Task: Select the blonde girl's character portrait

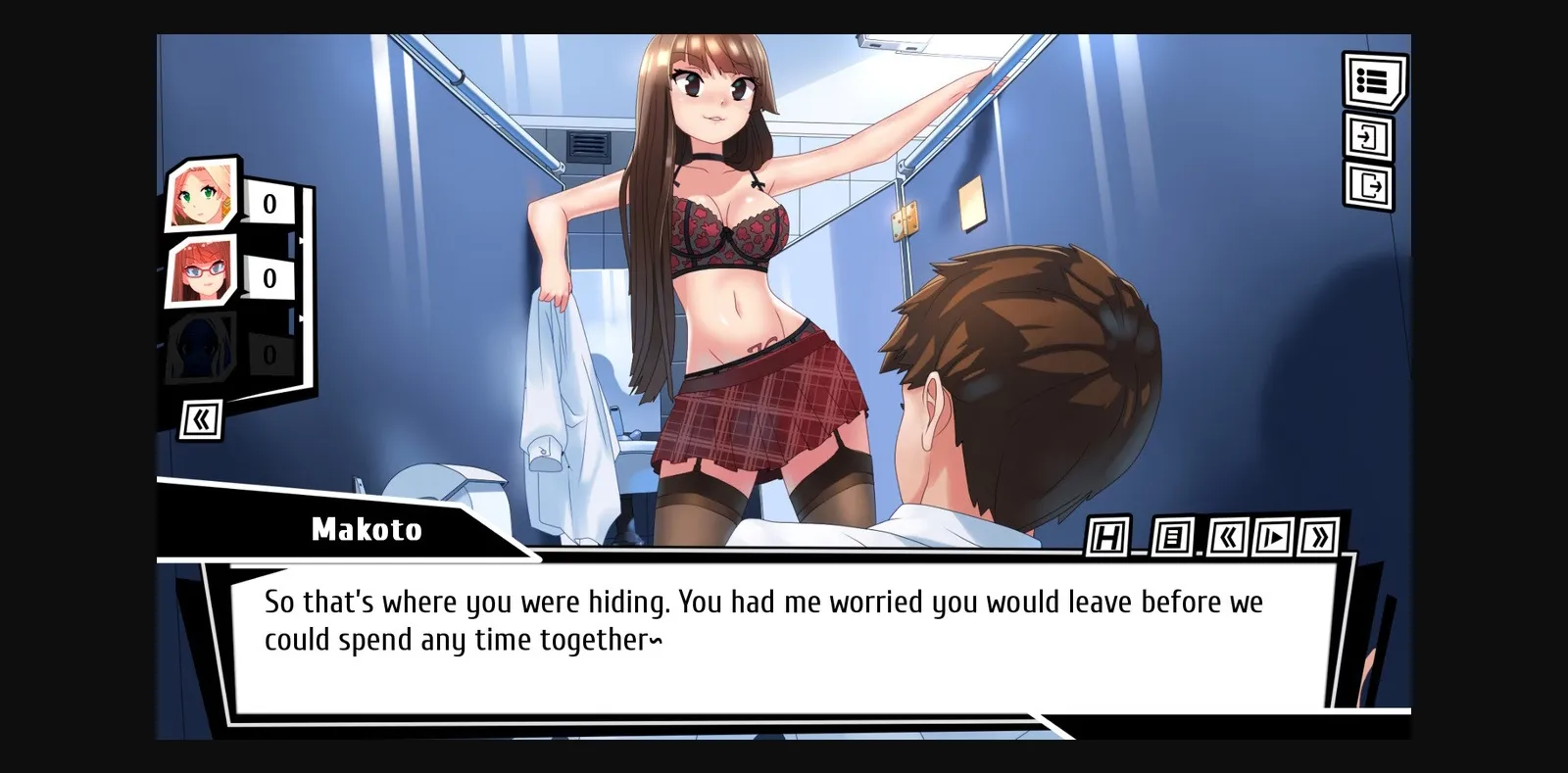Action: click(202, 193)
